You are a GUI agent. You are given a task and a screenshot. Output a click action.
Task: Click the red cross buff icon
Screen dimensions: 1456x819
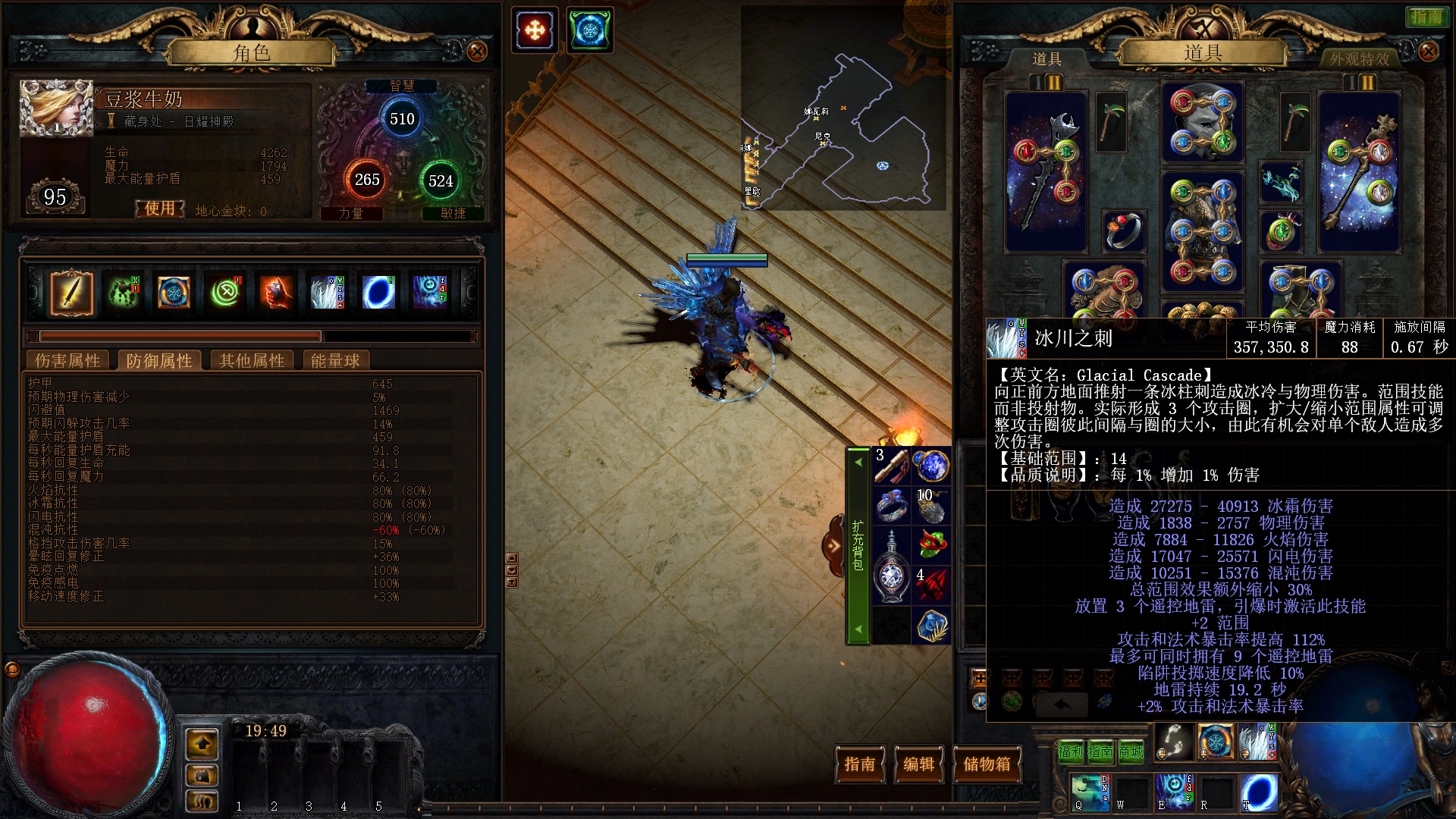(x=535, y=30)
